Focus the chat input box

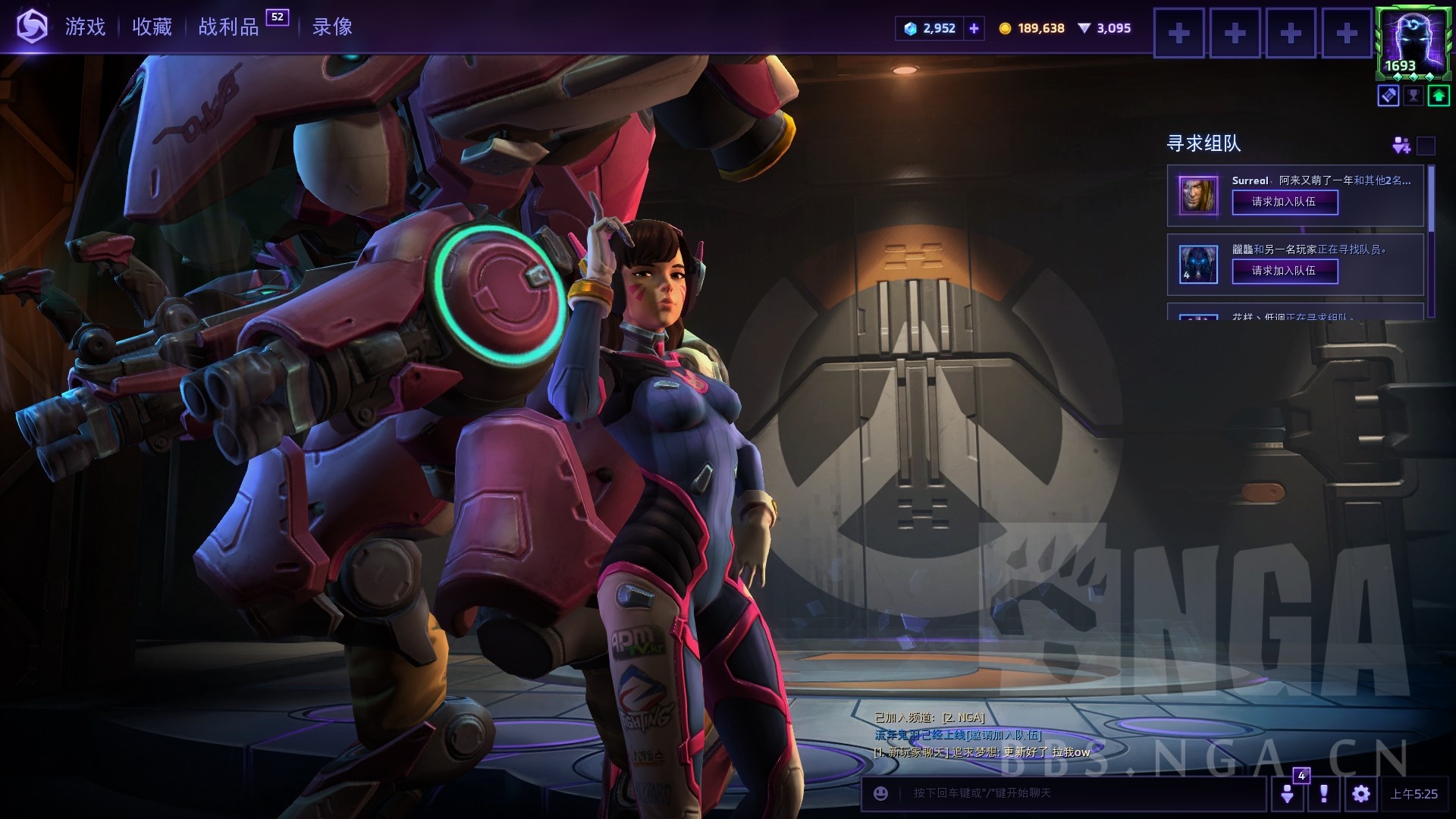1077,793
